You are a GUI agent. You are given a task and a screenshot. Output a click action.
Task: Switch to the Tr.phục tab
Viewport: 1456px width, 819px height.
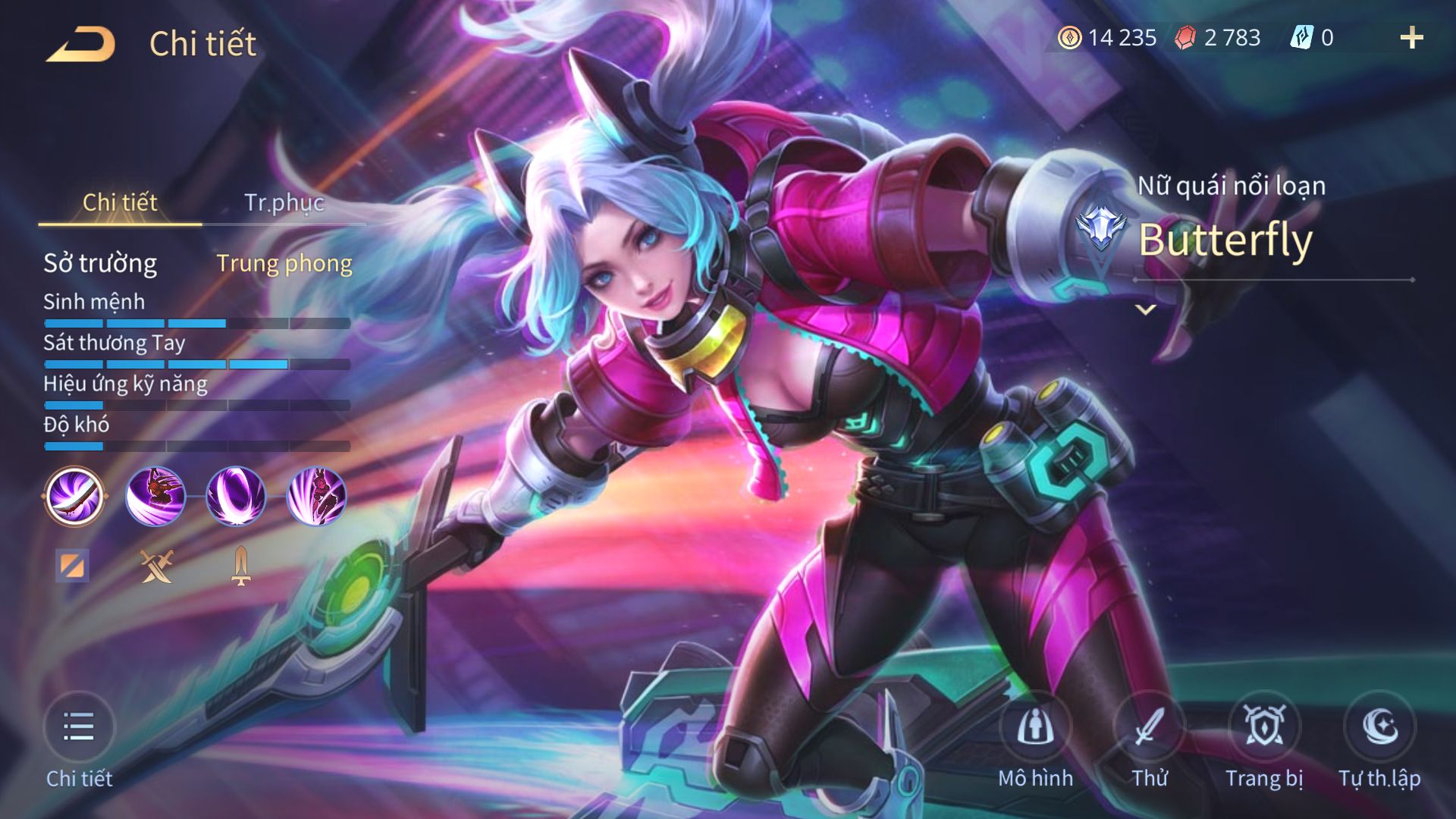click(284, 202)
